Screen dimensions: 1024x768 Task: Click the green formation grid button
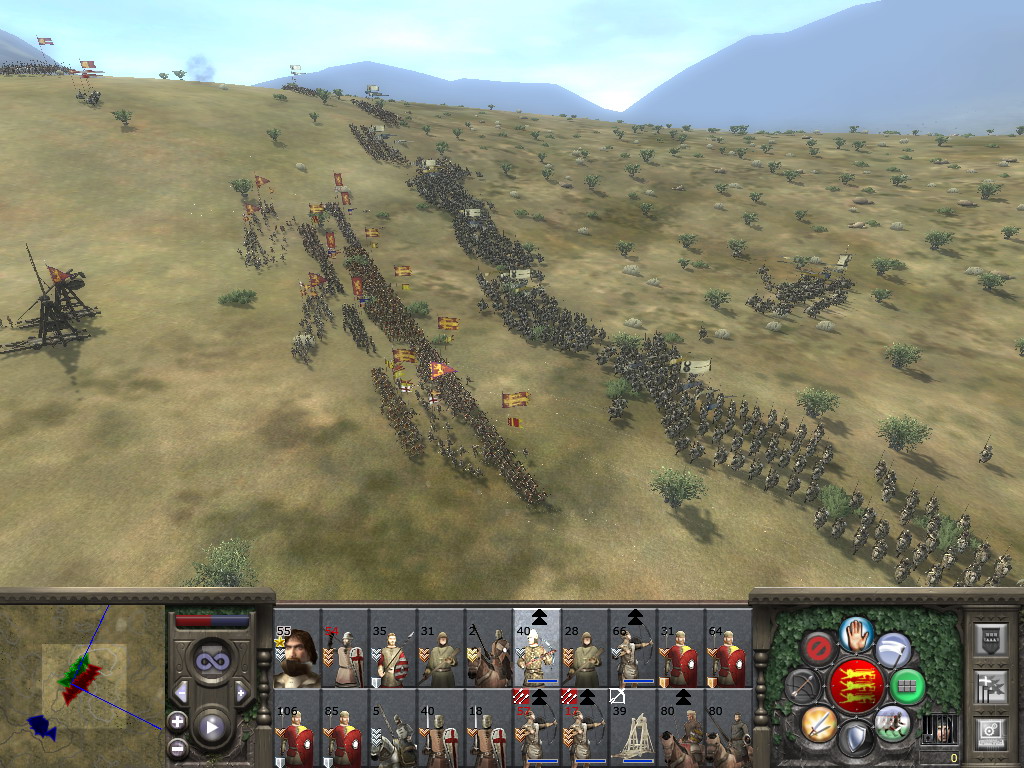coord(908,686)
